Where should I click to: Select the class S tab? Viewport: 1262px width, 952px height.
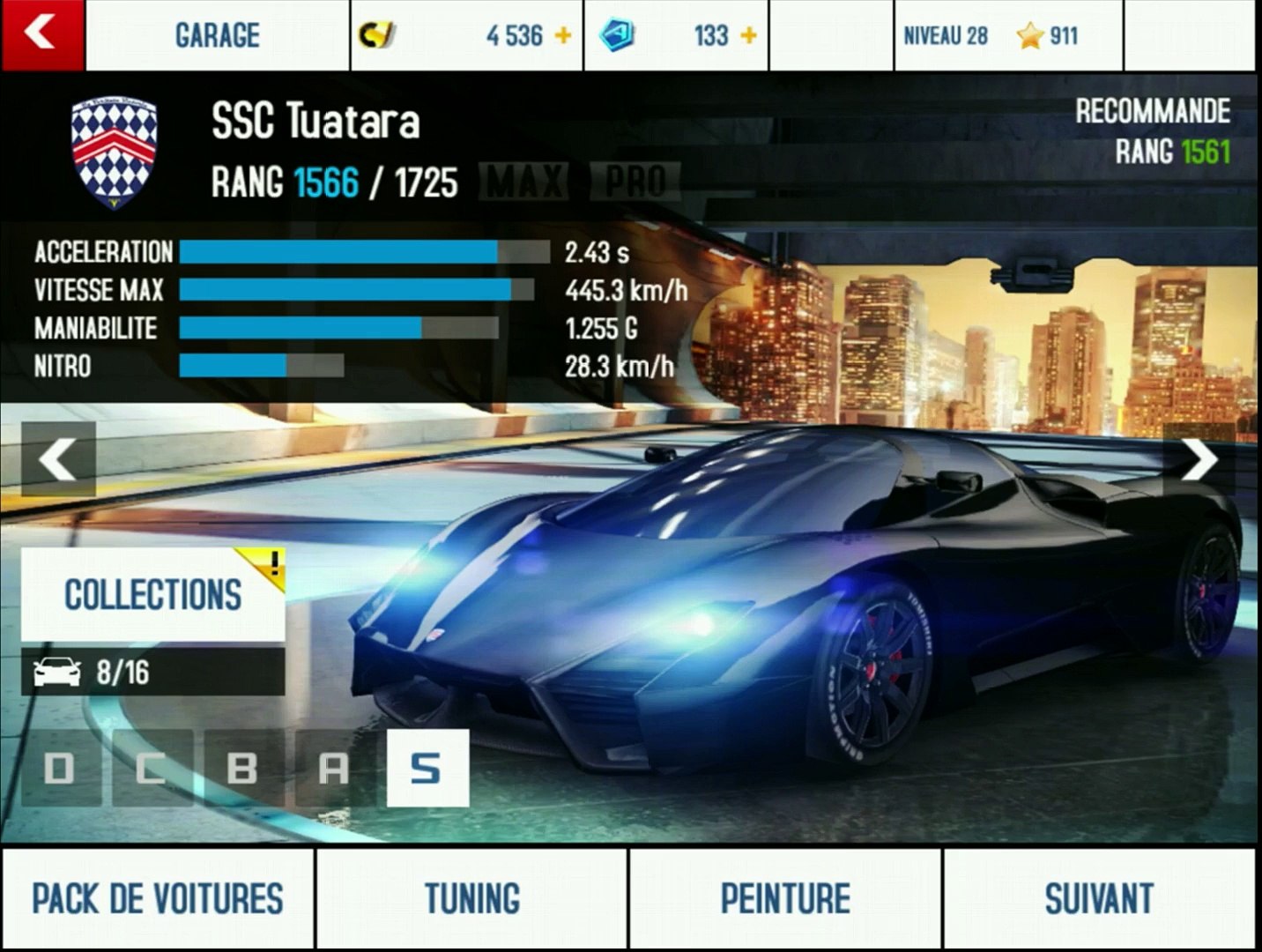[427, 769]
